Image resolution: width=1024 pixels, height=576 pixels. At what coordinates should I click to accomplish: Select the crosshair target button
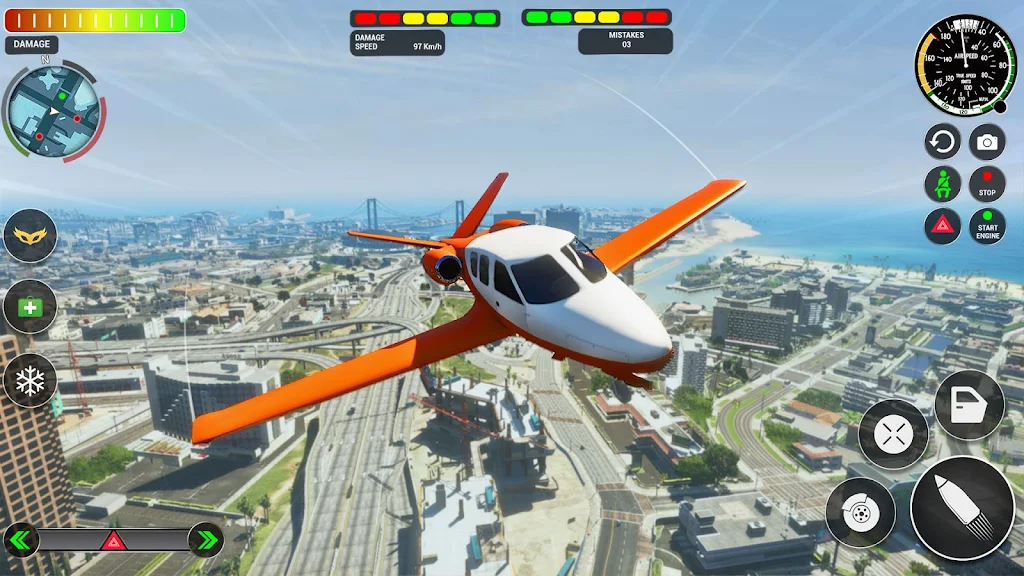pyautogui.click(x=893, y=434)
